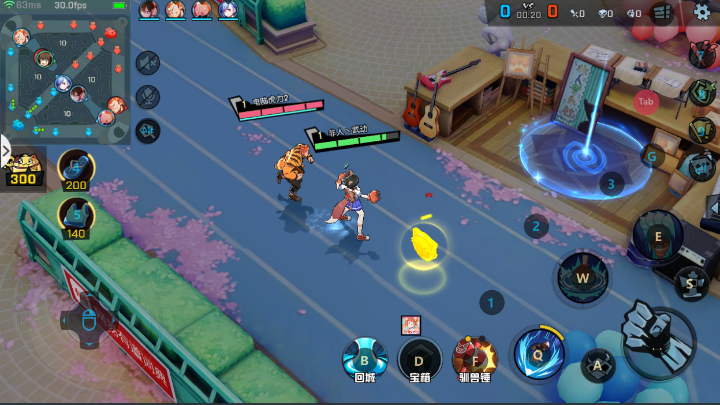Cast the W skill

point(581,275)
